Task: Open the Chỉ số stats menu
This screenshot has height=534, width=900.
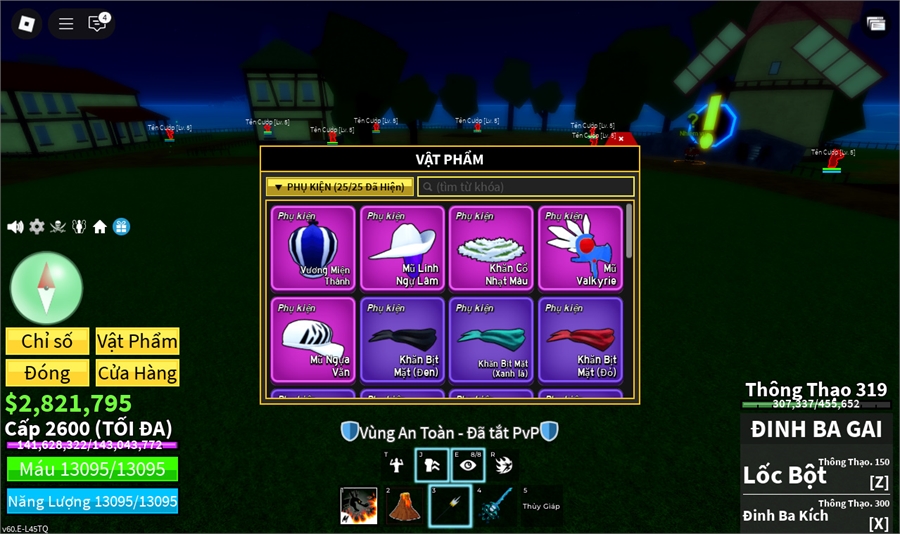Action: [47, 341]
